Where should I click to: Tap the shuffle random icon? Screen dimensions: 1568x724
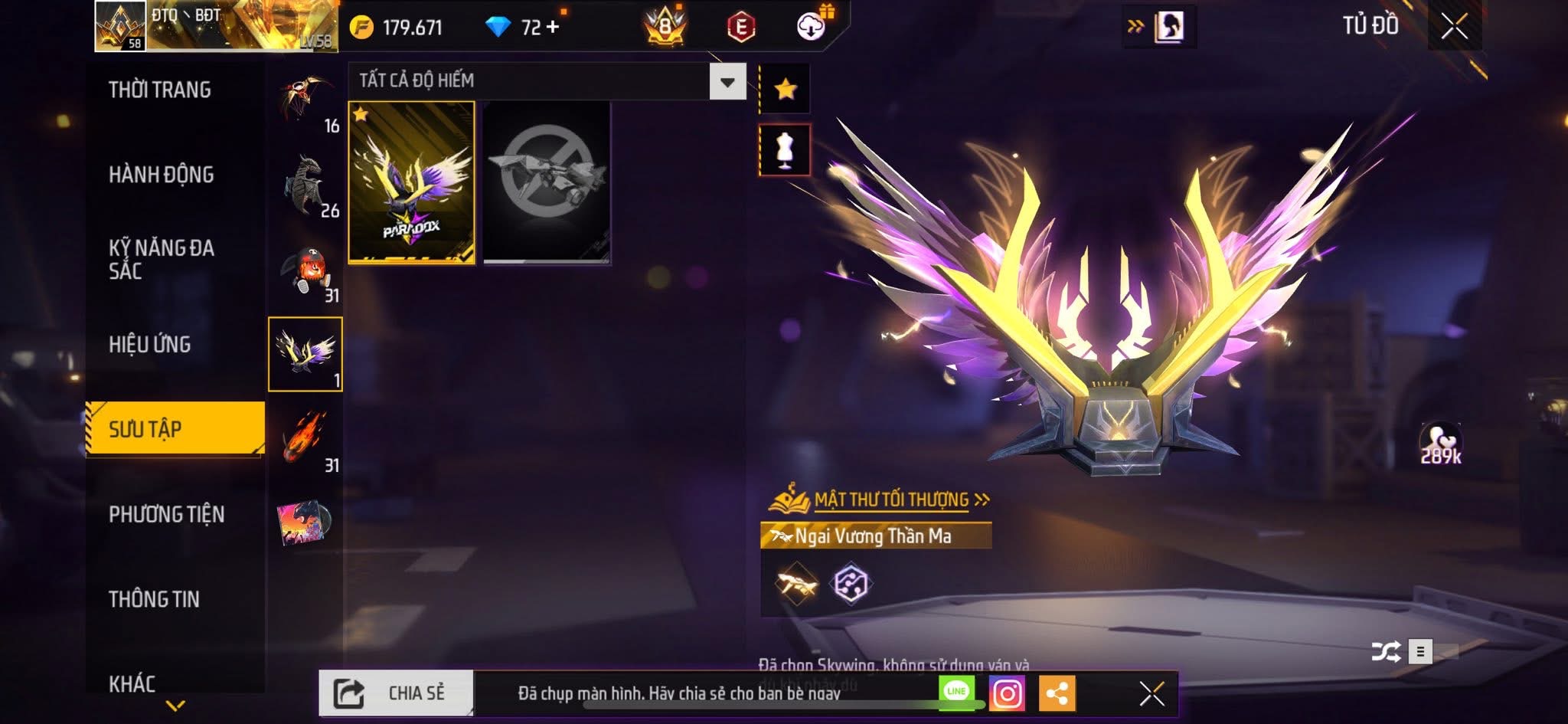(1385, 651)
